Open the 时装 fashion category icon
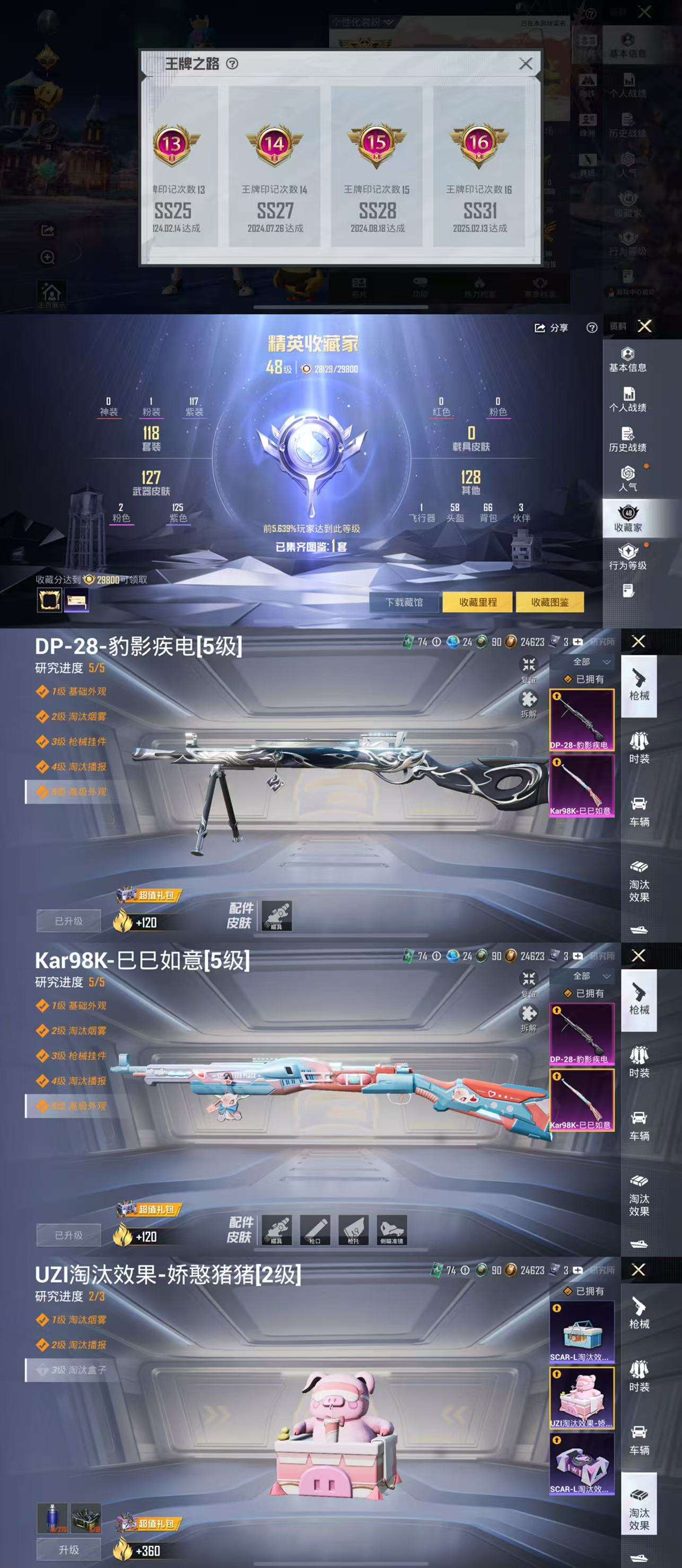The width and height of the screenshot is (682, 1568). pos(640,748)
